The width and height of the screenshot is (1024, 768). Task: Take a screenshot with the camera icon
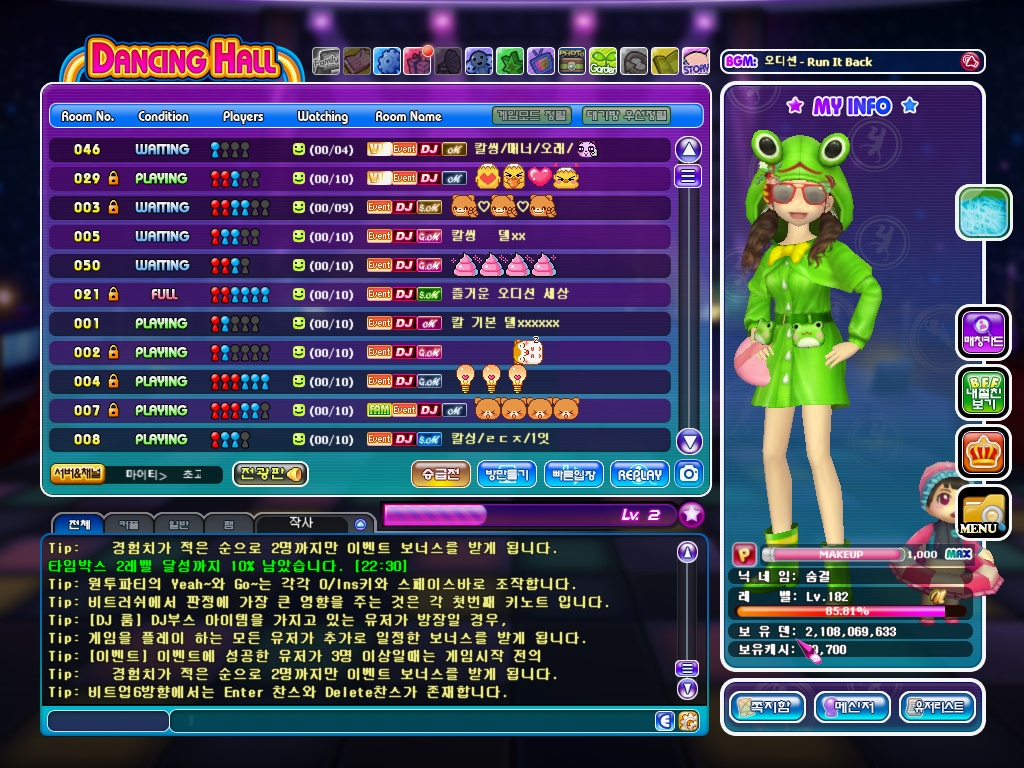(688, 473)
